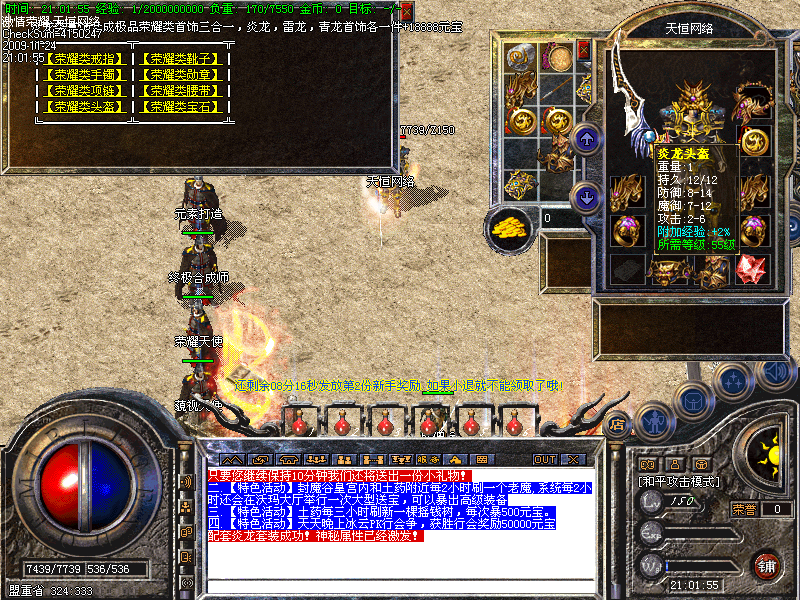This screenshot has height=600, width=800.
Task: Choose the 荣耀类勋章 option
Action: [181, 75]
